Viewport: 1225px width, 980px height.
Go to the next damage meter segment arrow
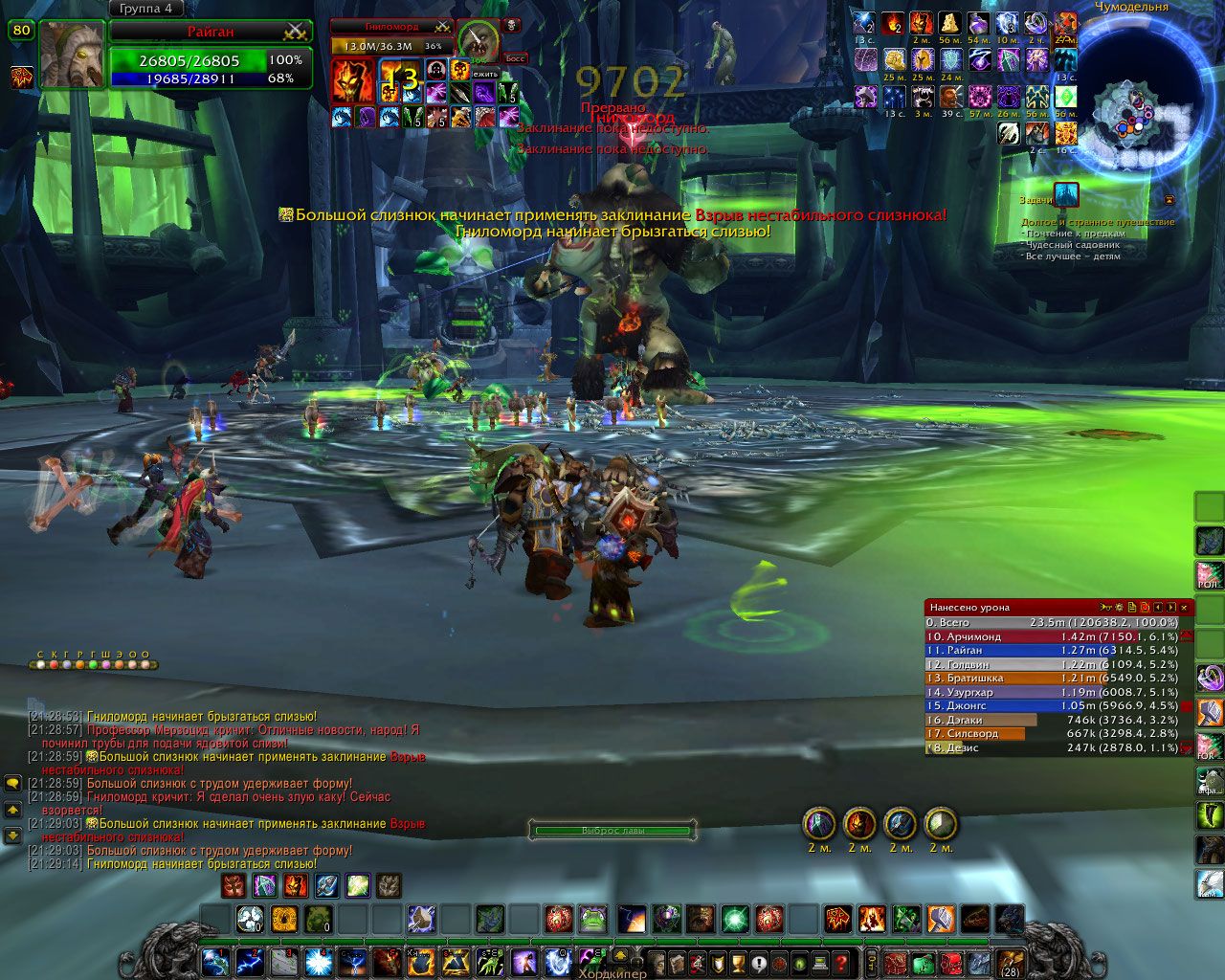pos(1170,607)
